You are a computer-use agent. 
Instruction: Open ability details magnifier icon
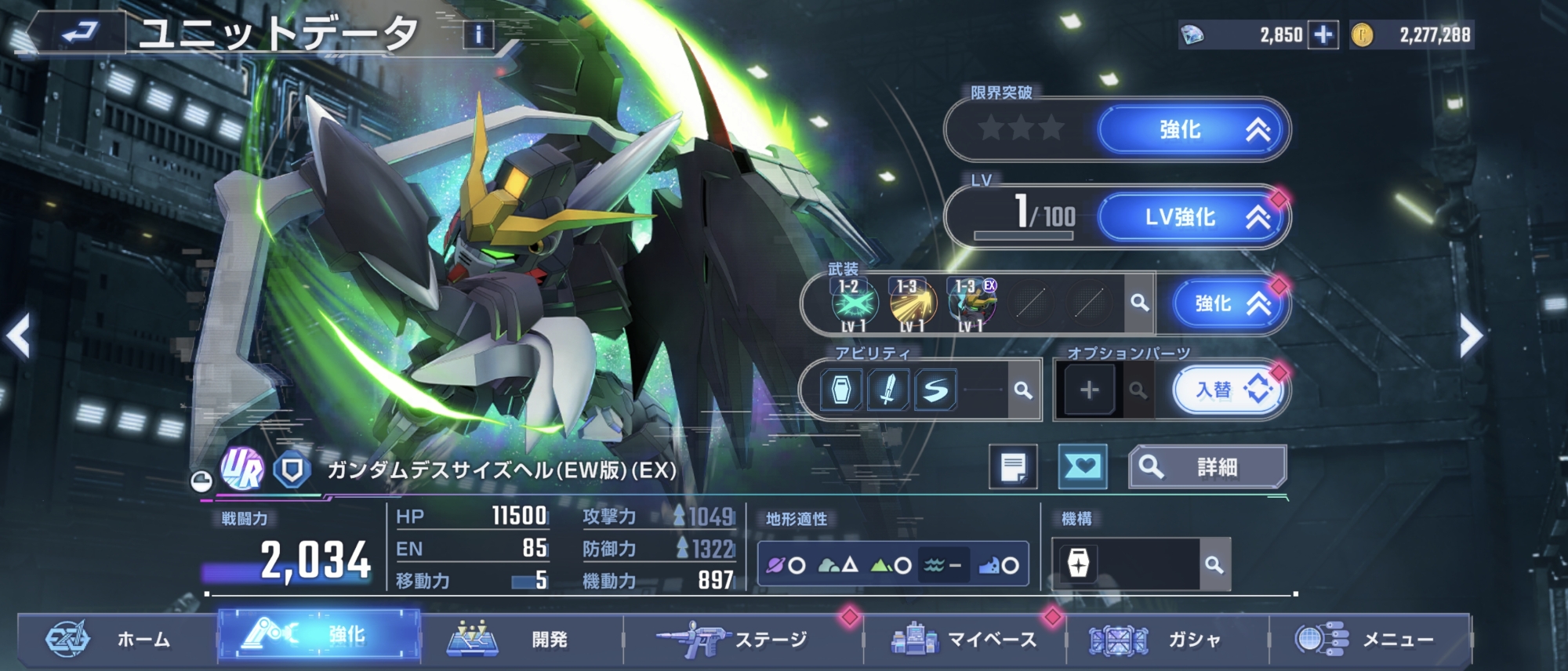pyautogui.click(x=1022, y=390)
